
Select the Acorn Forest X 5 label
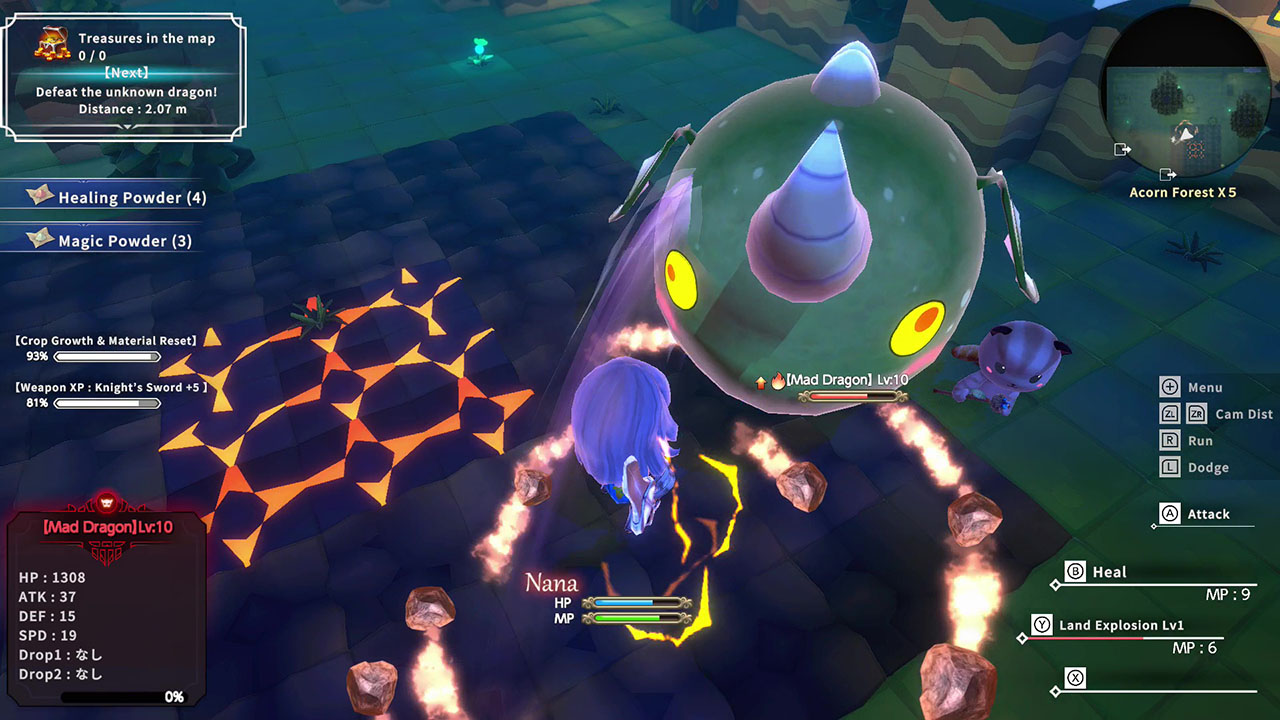(1183, 192)
